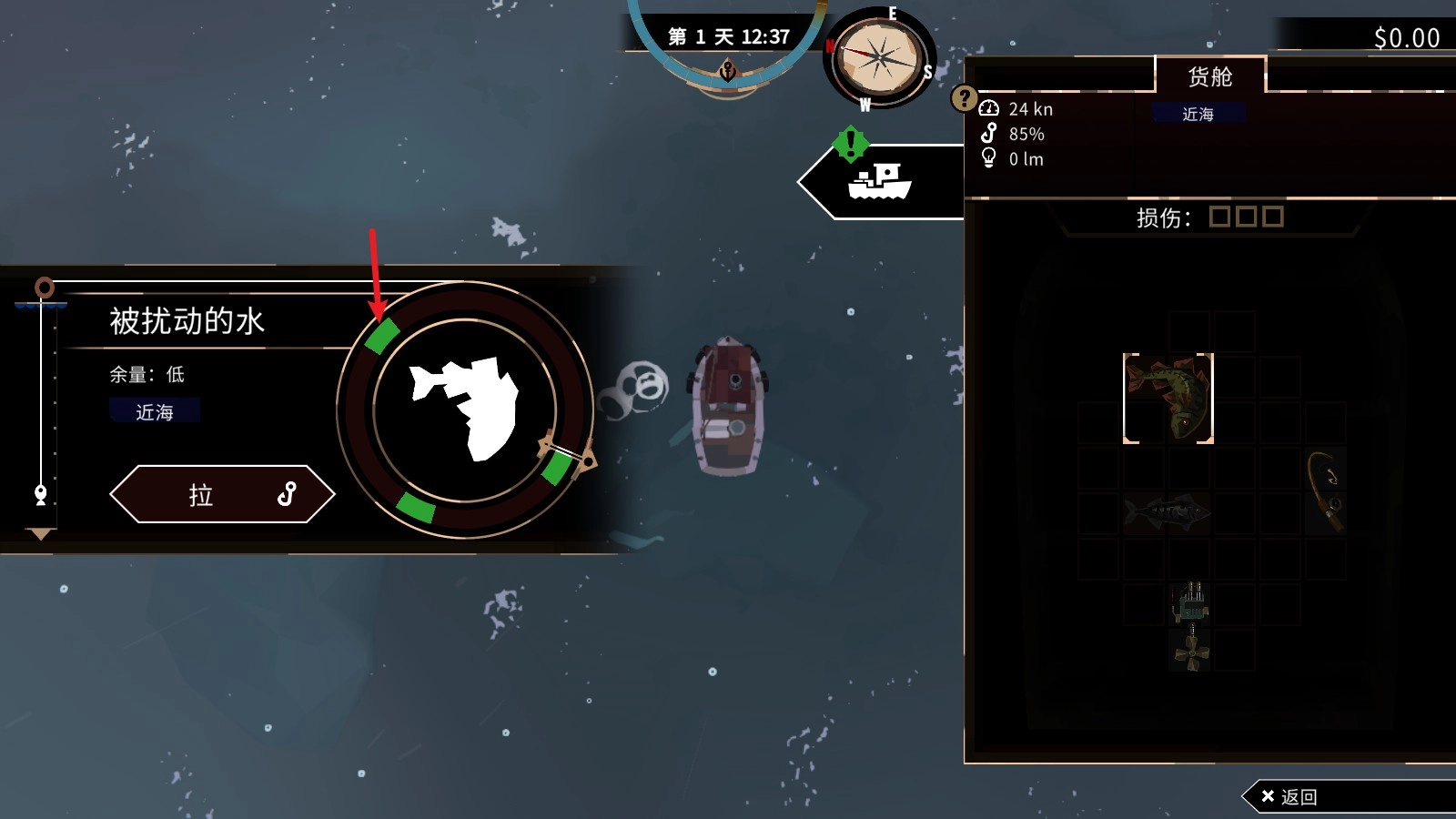
Task: Click the question mark help icon
Action: [x=964, y=98]
